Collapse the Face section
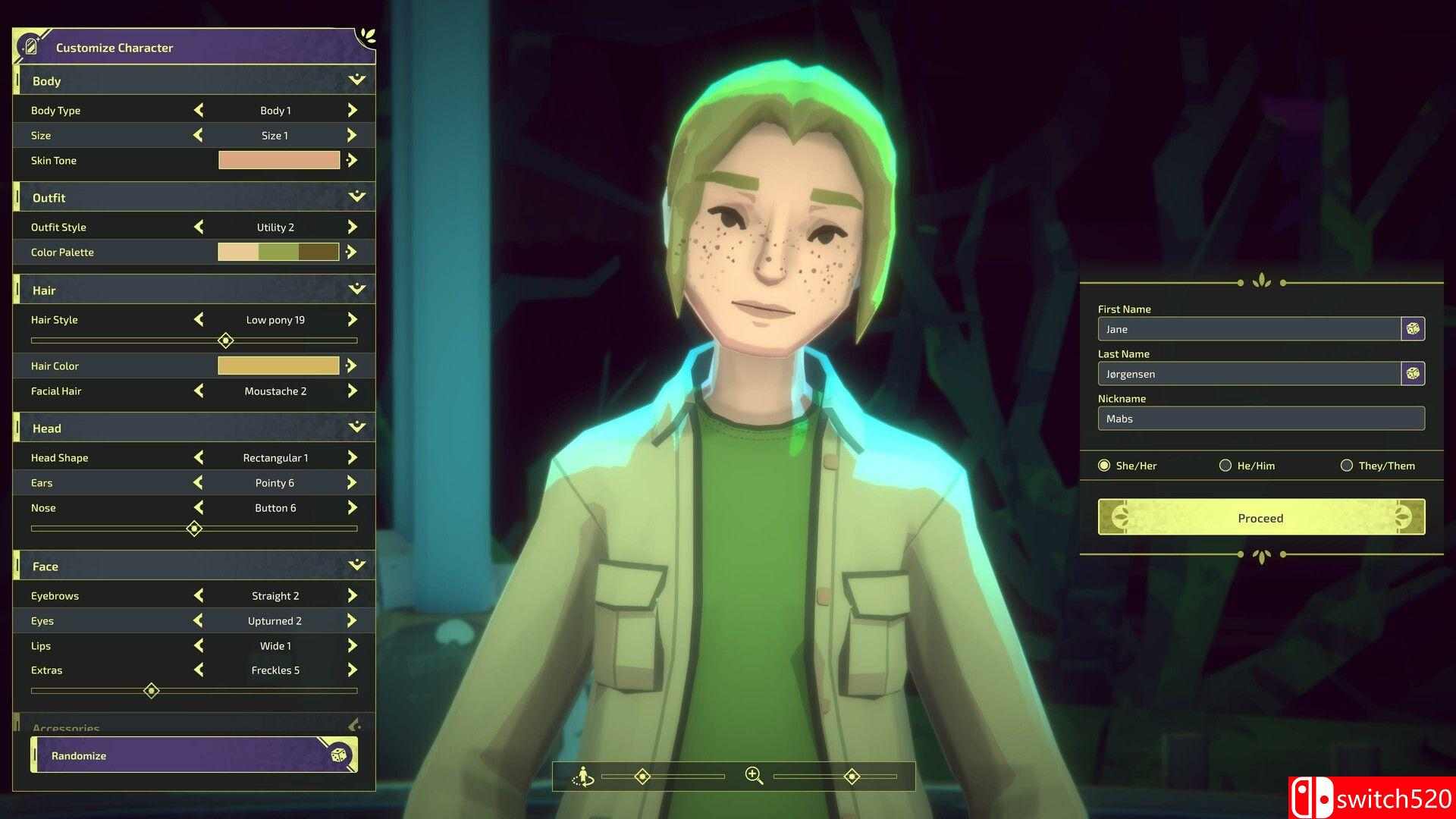The width and height of the screenshot is (1456, 819). (355, 565)
